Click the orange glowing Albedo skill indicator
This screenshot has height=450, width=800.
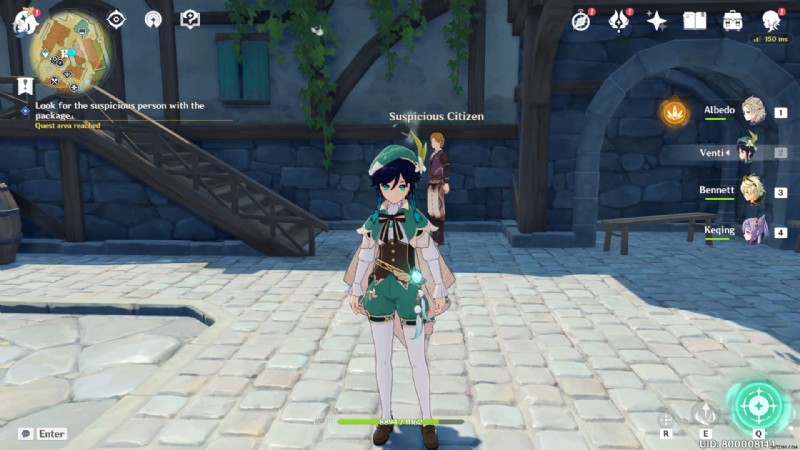pos(674,112)
